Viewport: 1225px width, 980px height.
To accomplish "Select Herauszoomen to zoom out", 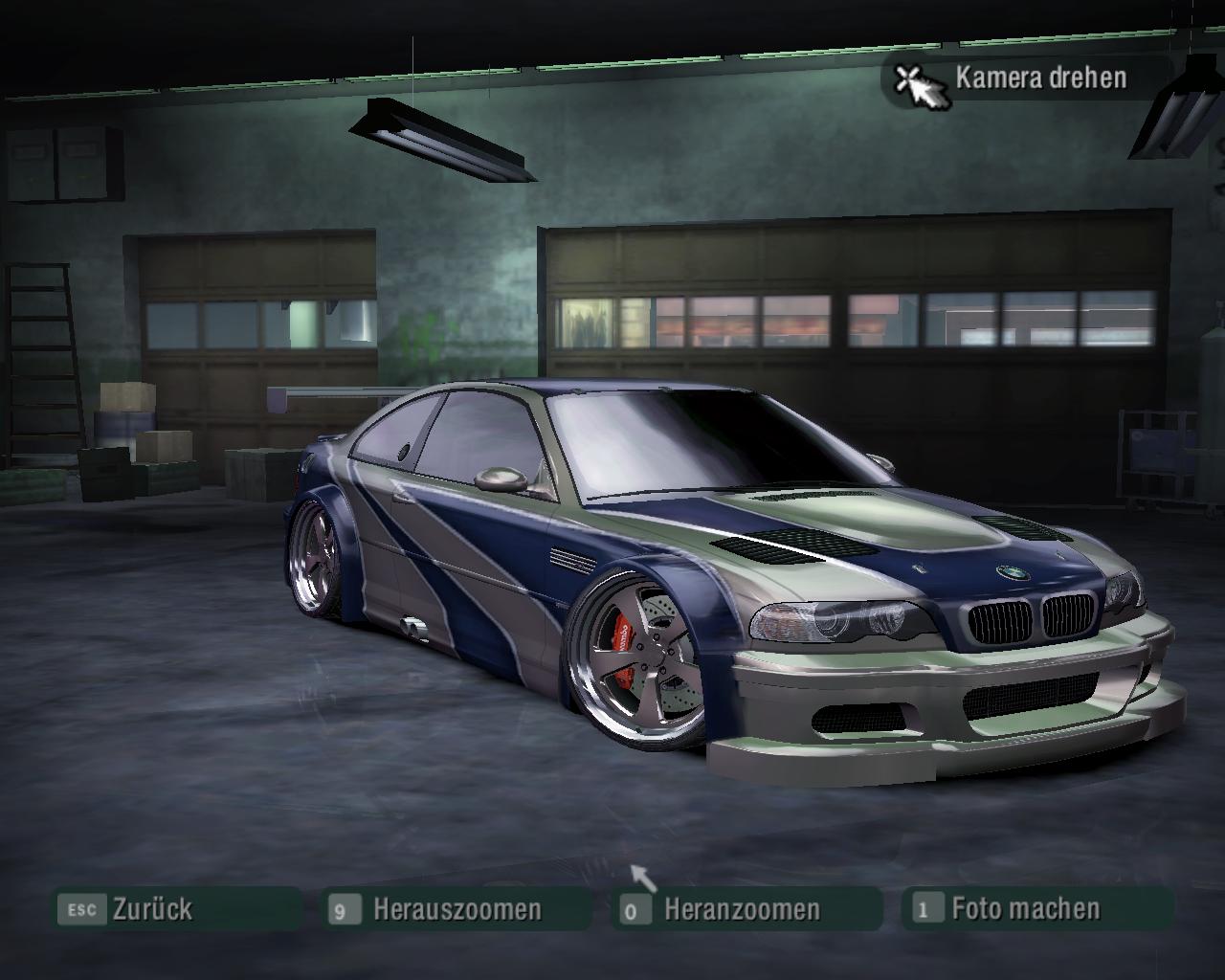I will [x=457, y=908].
